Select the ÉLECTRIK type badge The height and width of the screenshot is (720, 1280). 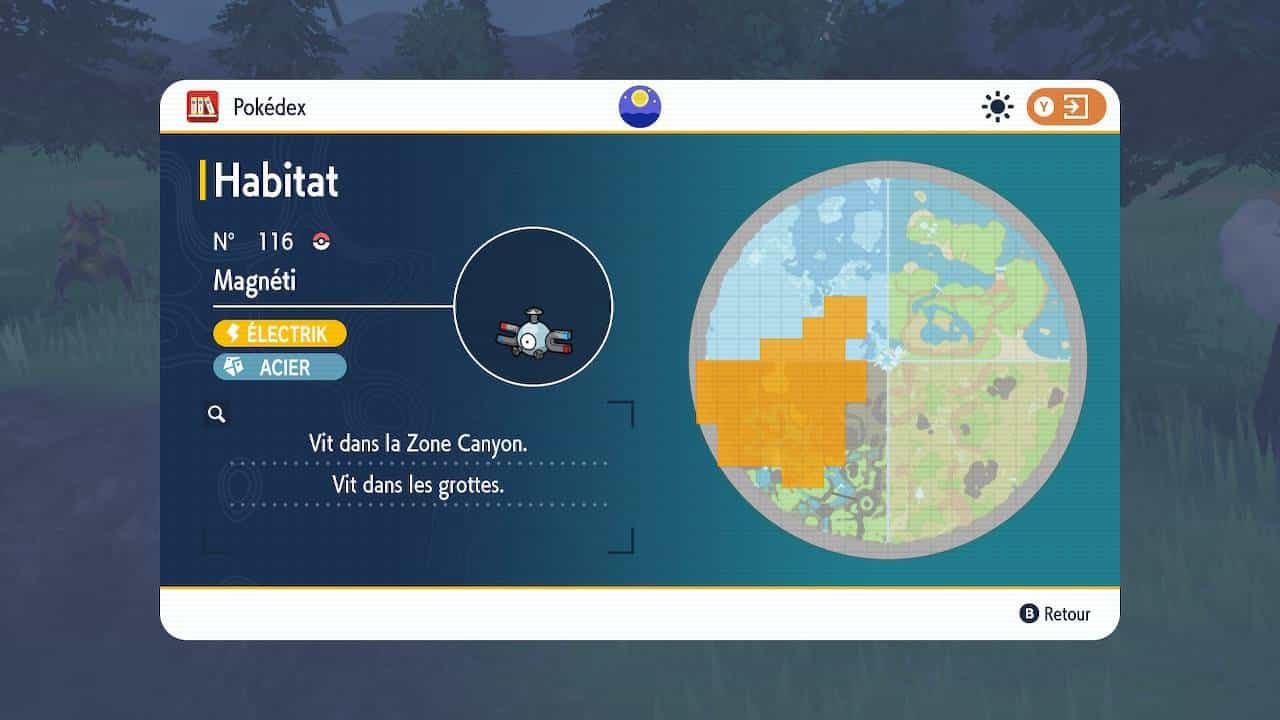280,333
